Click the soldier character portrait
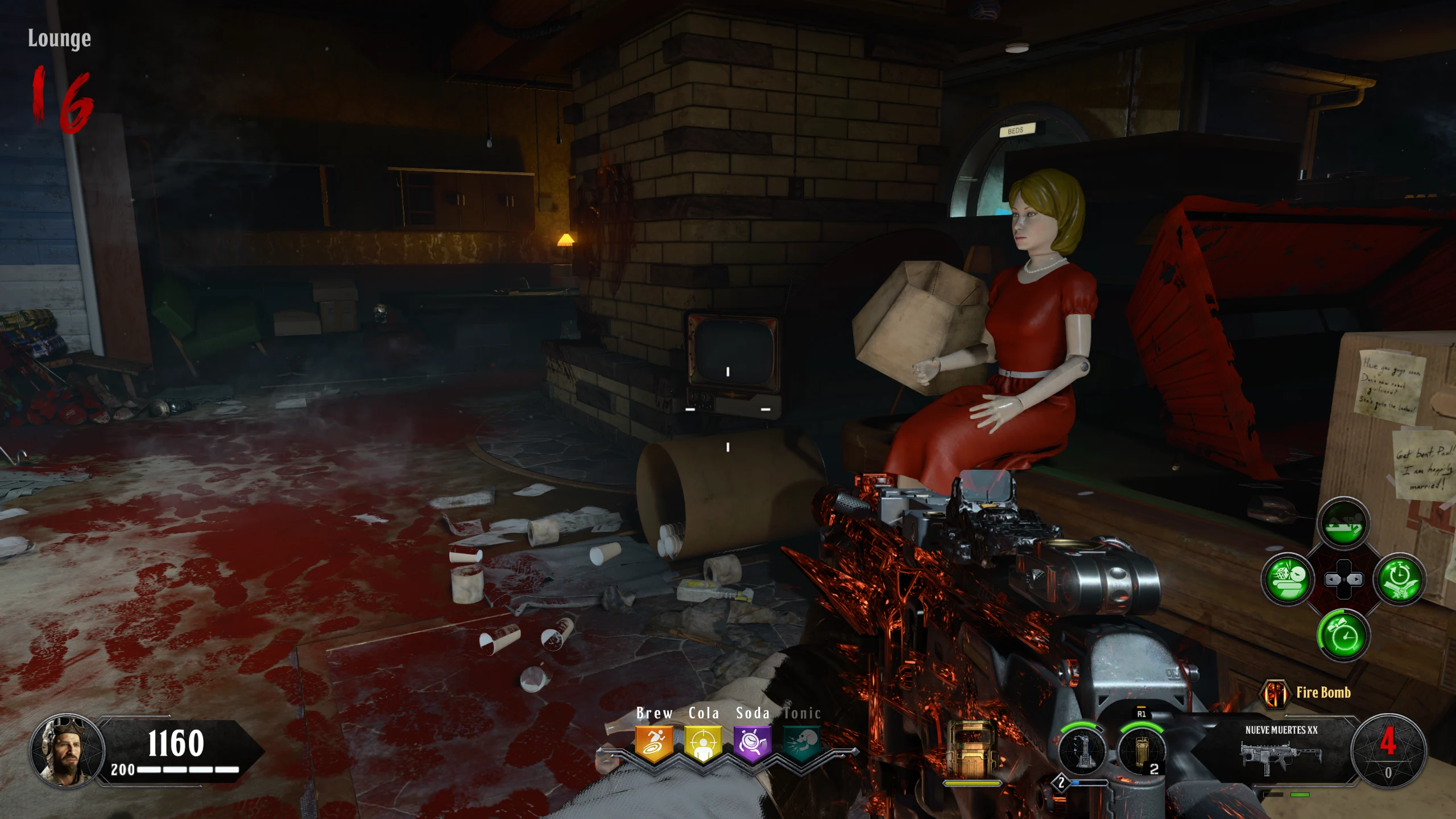Viewport: 1456px width, 819px height. [x=67, y=751]
